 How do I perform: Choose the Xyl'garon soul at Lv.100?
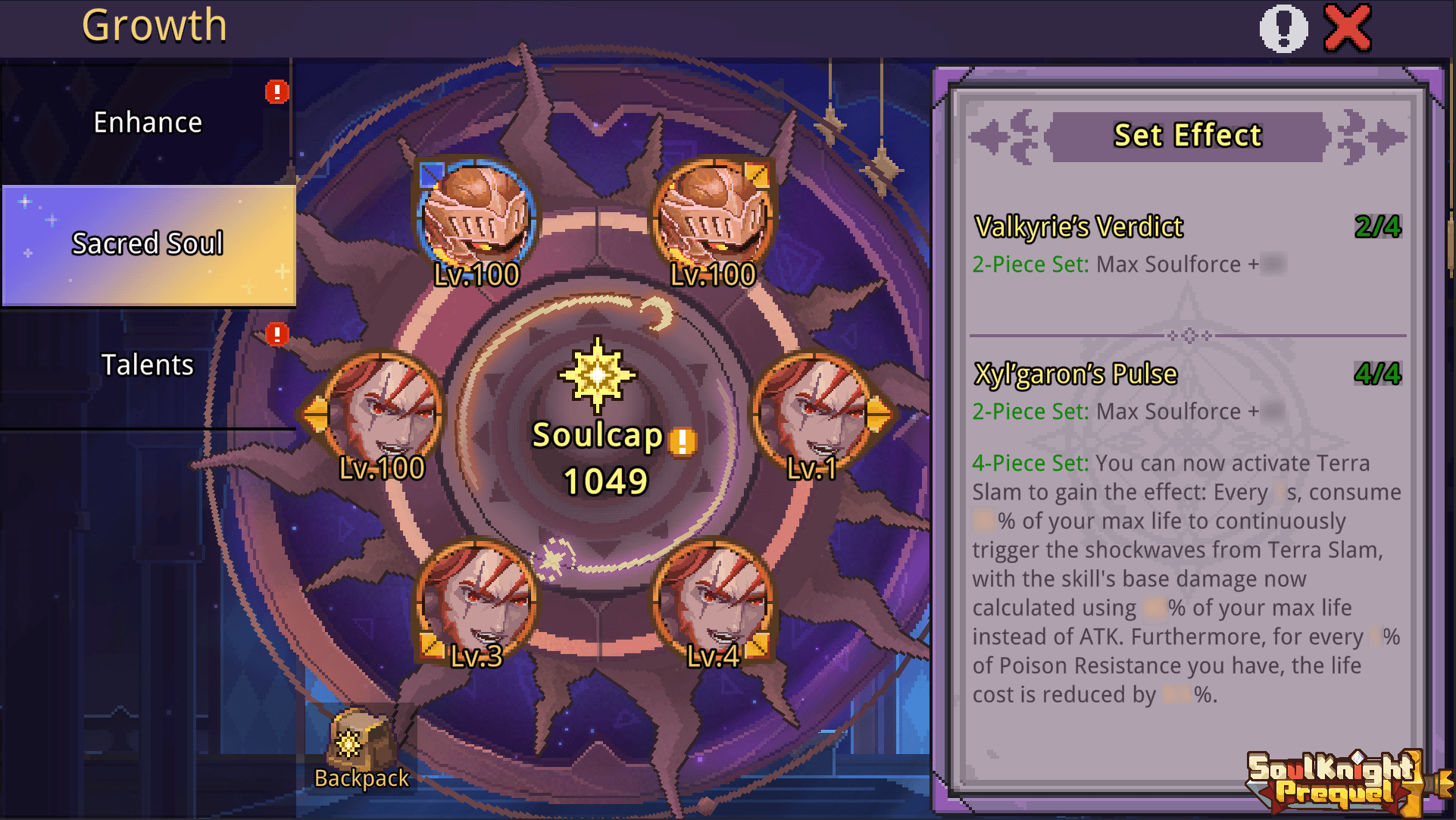click(x=382, y=413)
